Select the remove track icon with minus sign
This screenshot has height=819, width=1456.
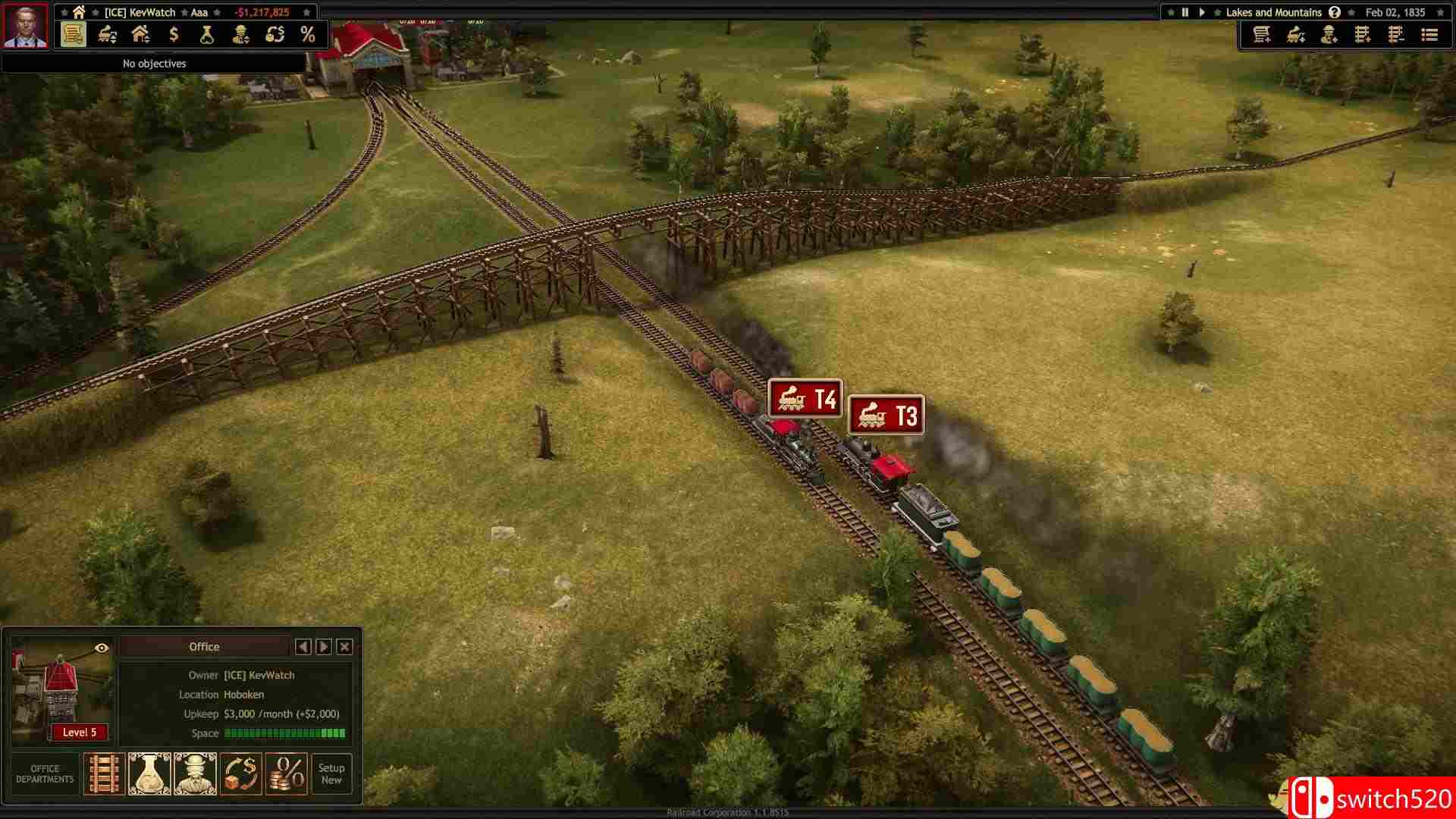coord(1395,35)
